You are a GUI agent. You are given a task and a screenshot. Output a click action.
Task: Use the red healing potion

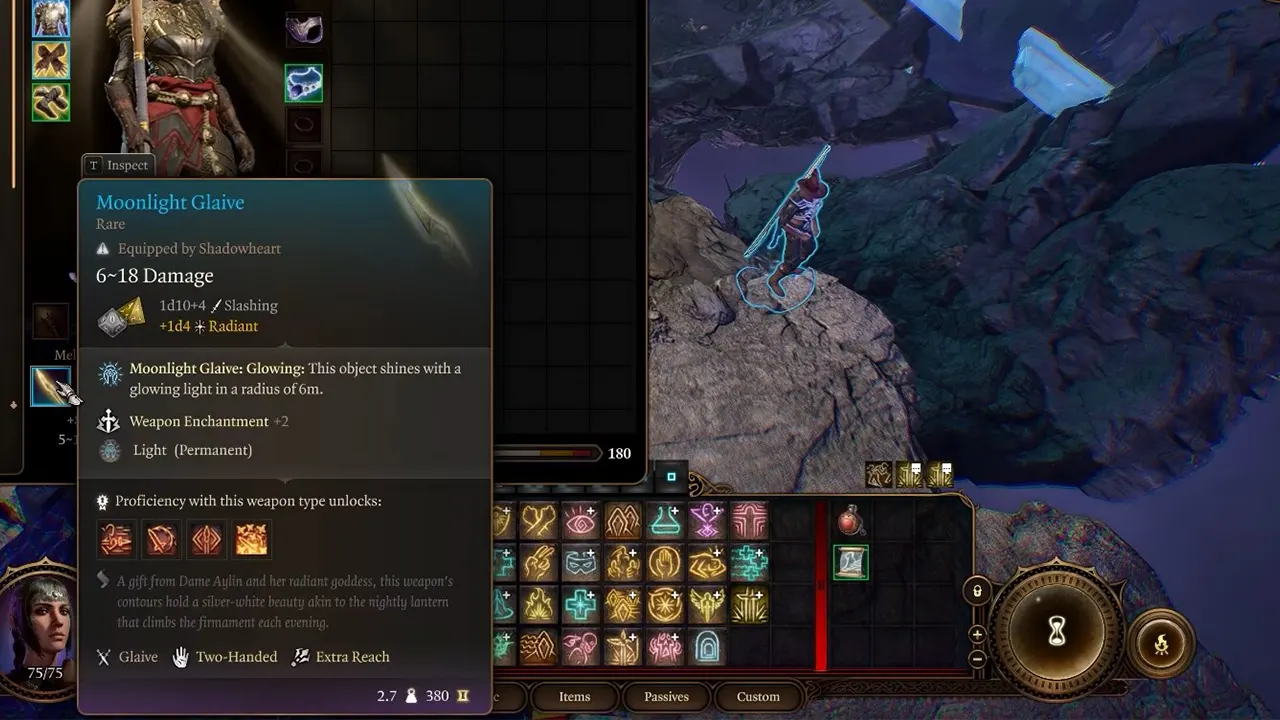click(x=850, y=520)
